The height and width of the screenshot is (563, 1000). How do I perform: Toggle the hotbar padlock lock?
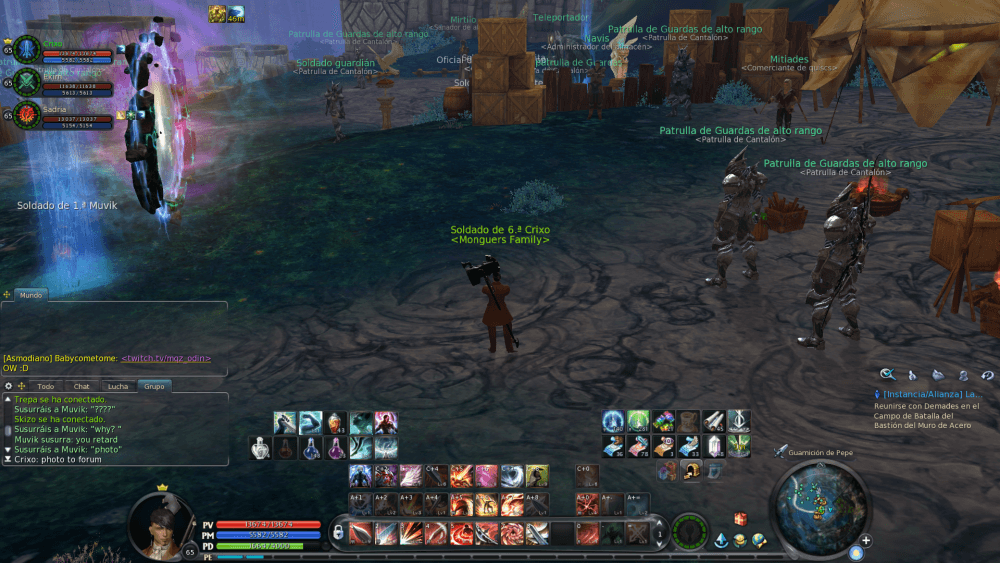pyautogui.click(x=340, y=532)
